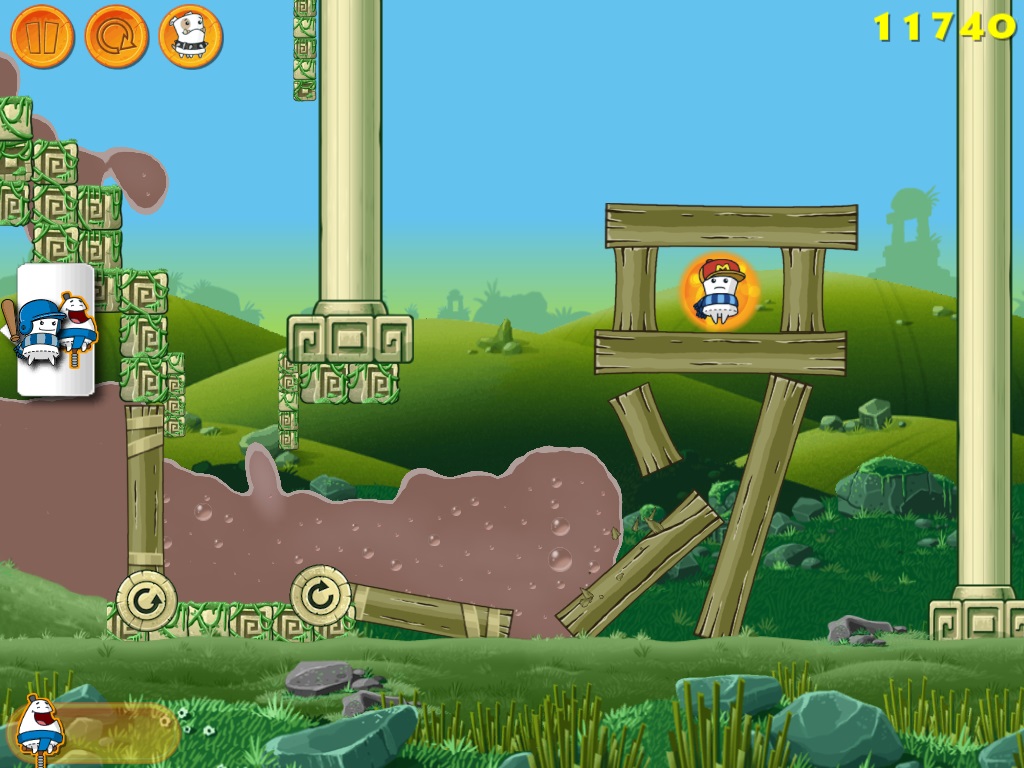Tap the bulldog character button
1024x768 pixels.
190,37
